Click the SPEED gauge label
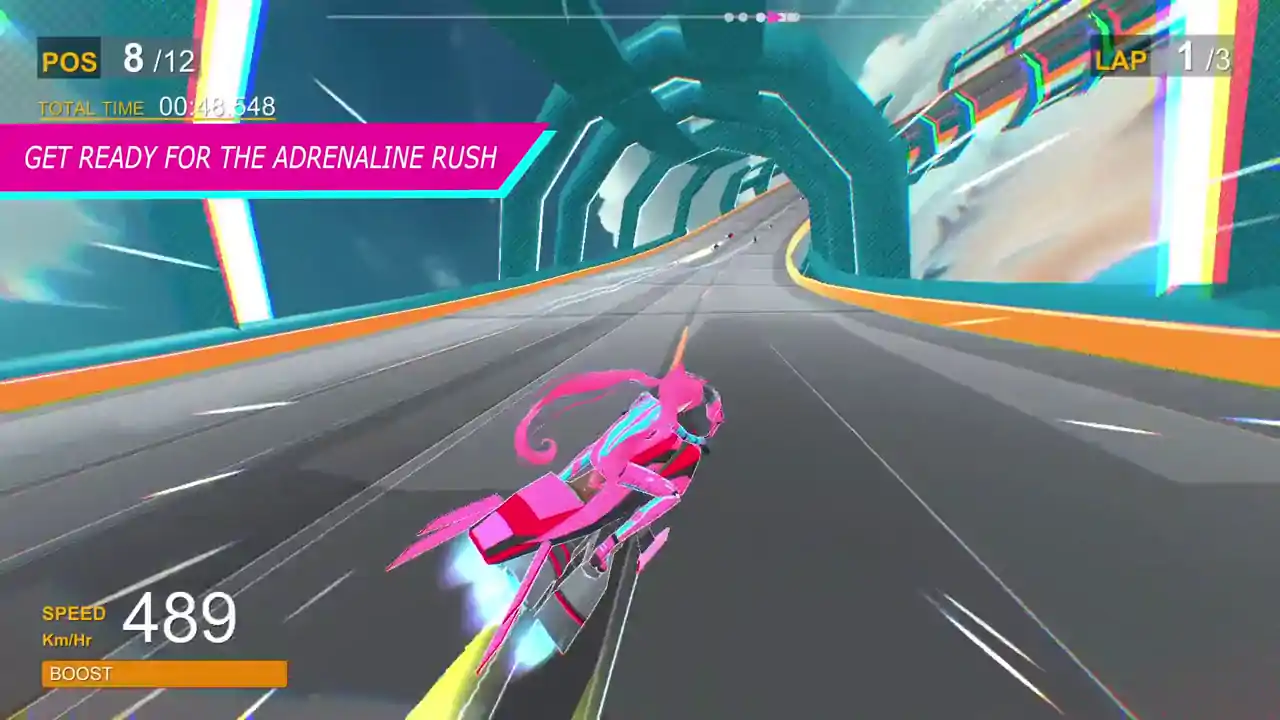 point(73,614)
